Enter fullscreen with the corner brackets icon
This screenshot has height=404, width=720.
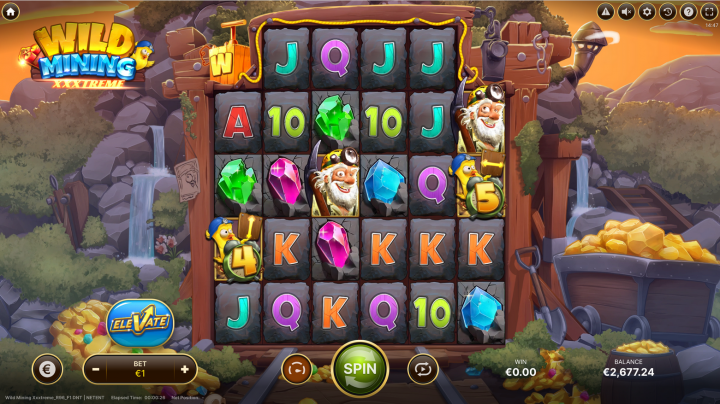pyautogui.click(x=709, y=11)
